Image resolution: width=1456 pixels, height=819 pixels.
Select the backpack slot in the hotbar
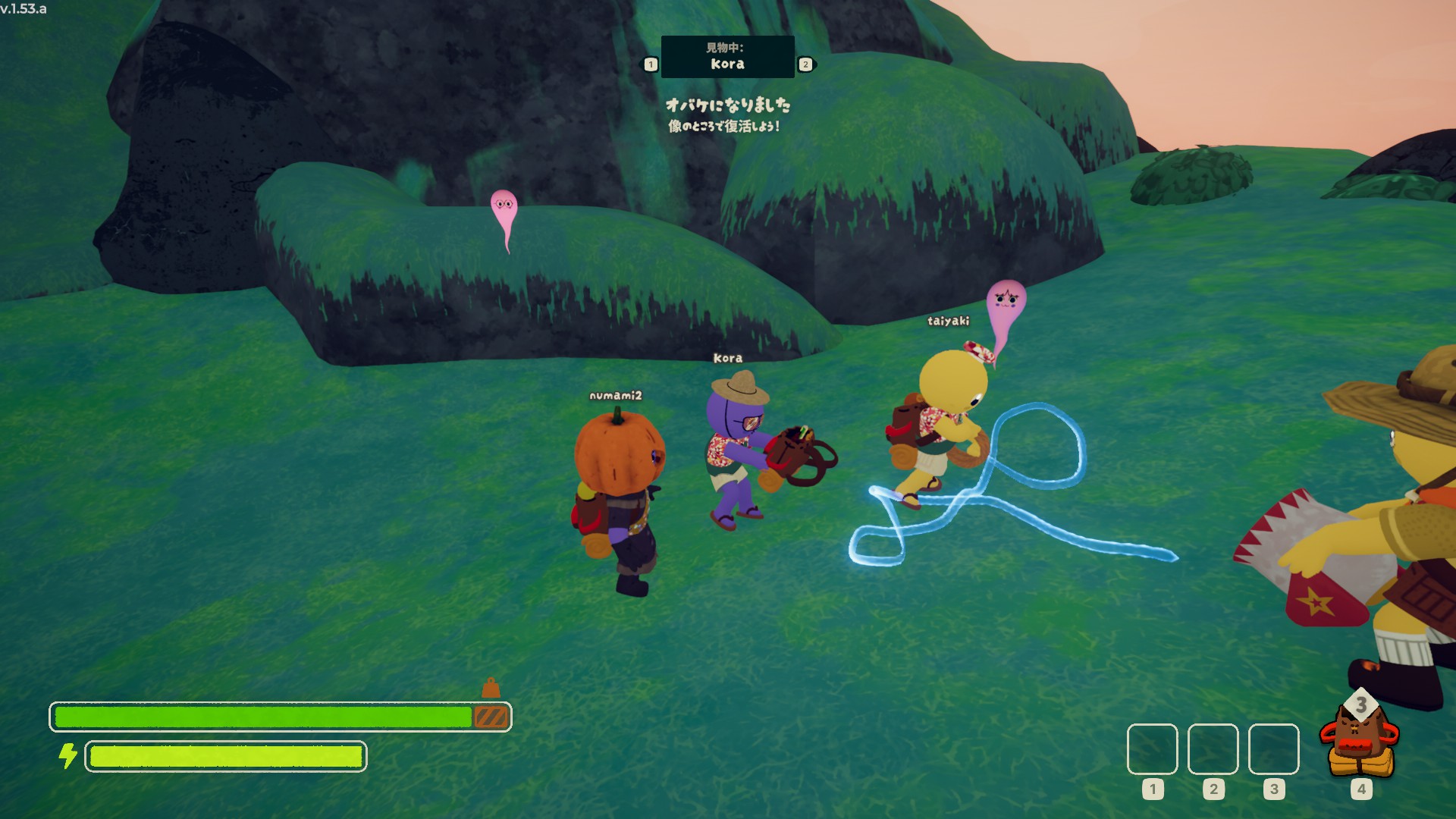(1360, 743)
